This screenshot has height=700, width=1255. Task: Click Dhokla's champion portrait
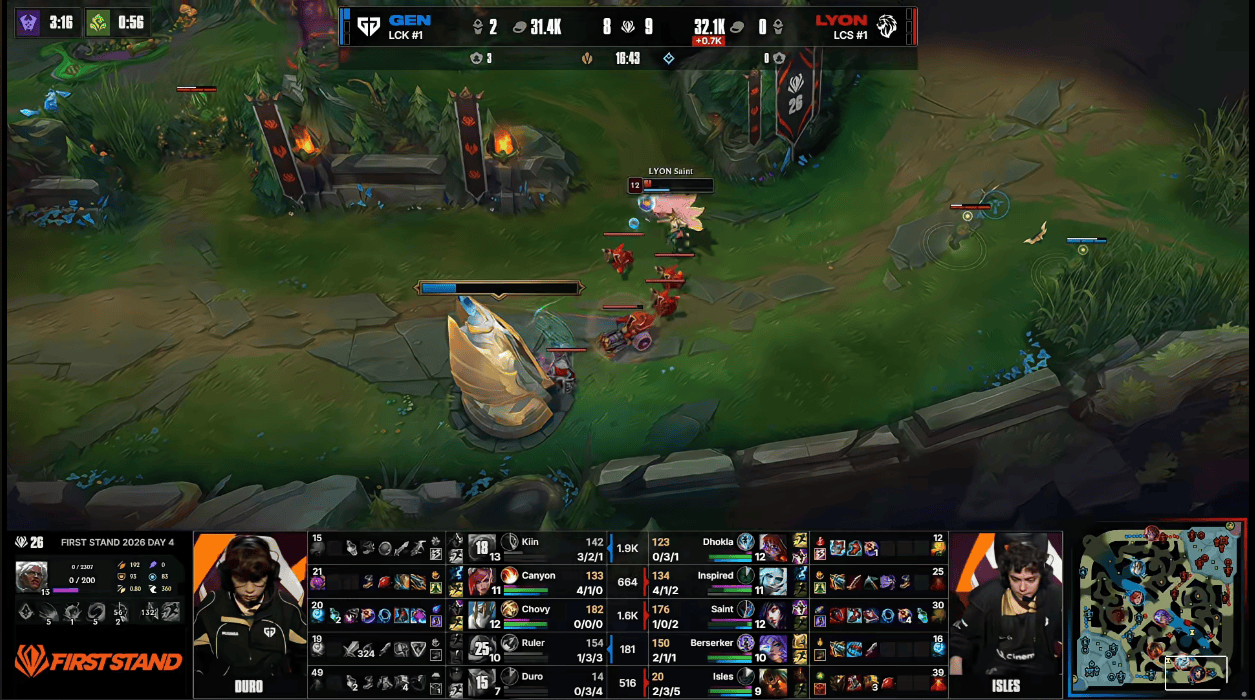coord(773,548)
